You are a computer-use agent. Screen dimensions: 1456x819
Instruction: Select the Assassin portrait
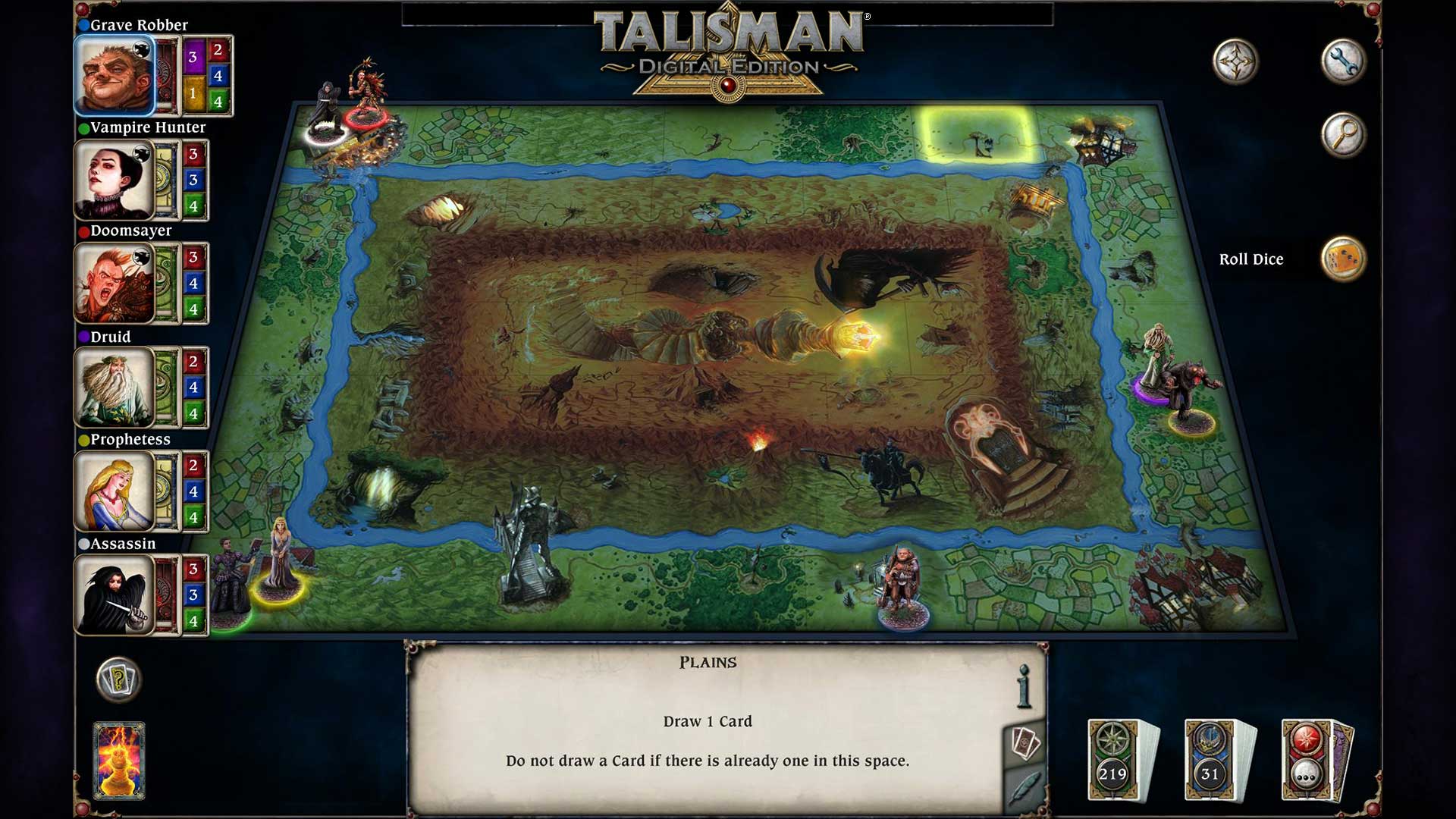pos(114,595)
